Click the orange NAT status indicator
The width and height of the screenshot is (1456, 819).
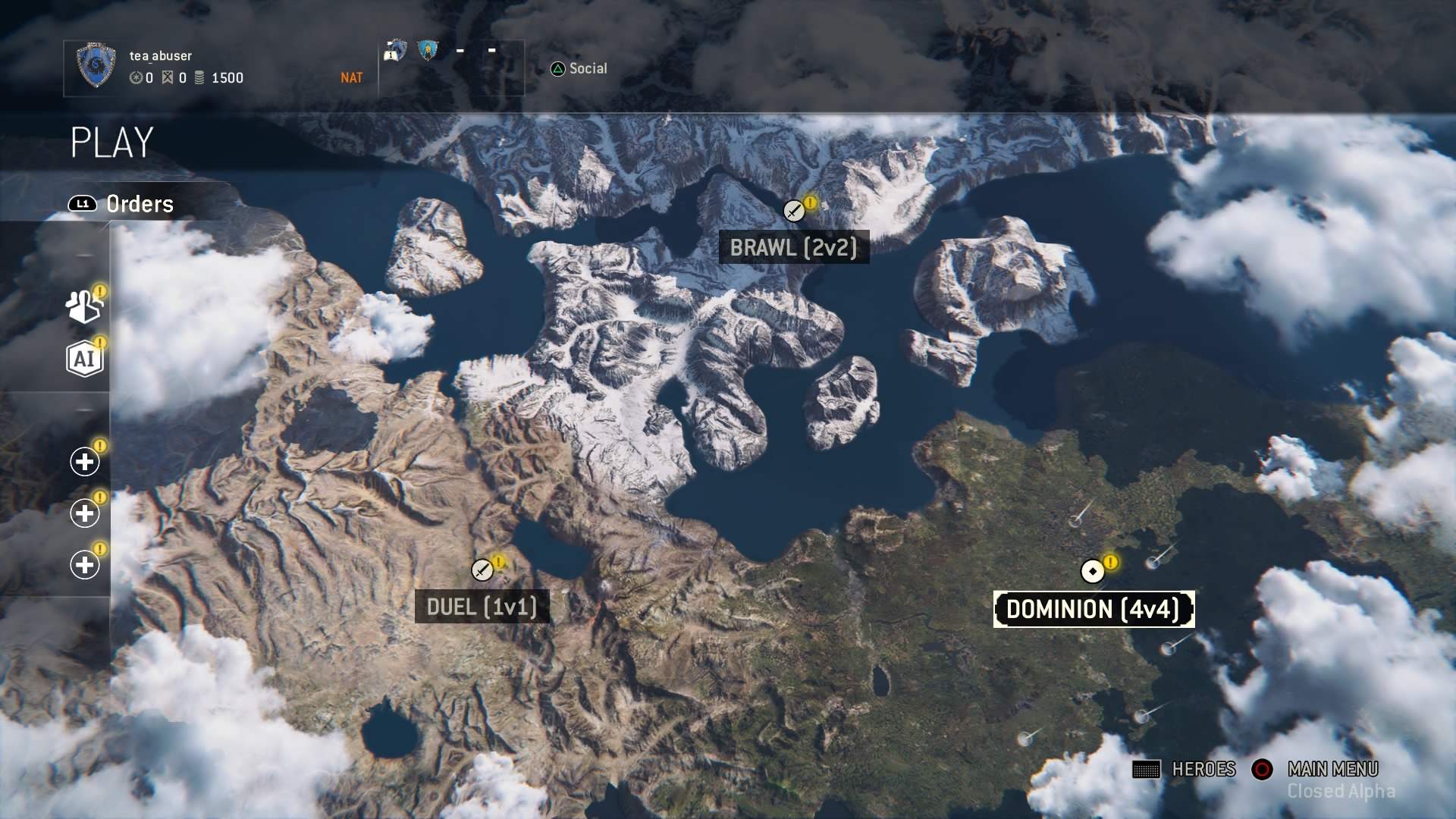pyautogui.click(x=351, y=77)
